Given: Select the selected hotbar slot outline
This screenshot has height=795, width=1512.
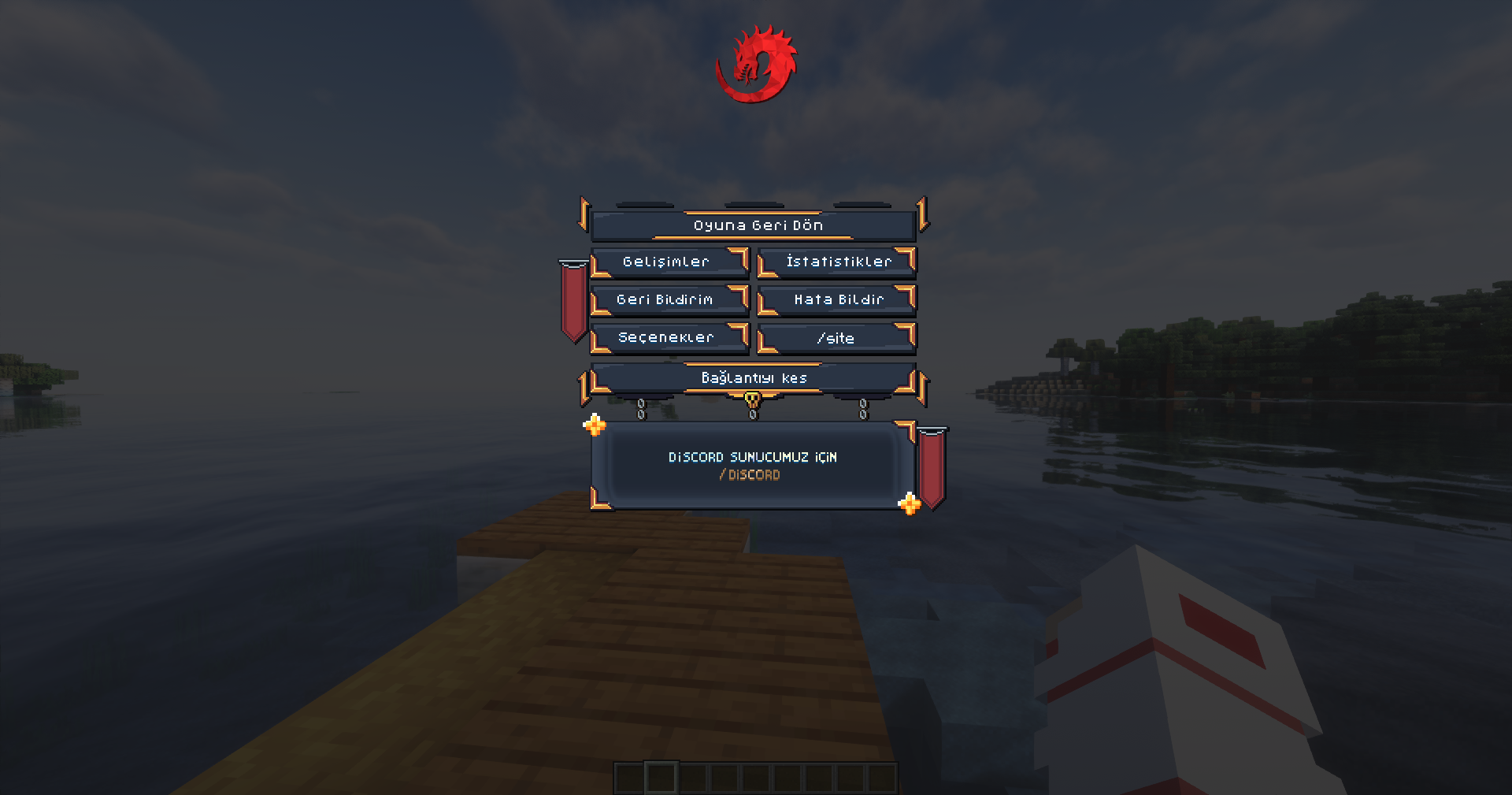Looking at the screenshot, I should 661,776.
